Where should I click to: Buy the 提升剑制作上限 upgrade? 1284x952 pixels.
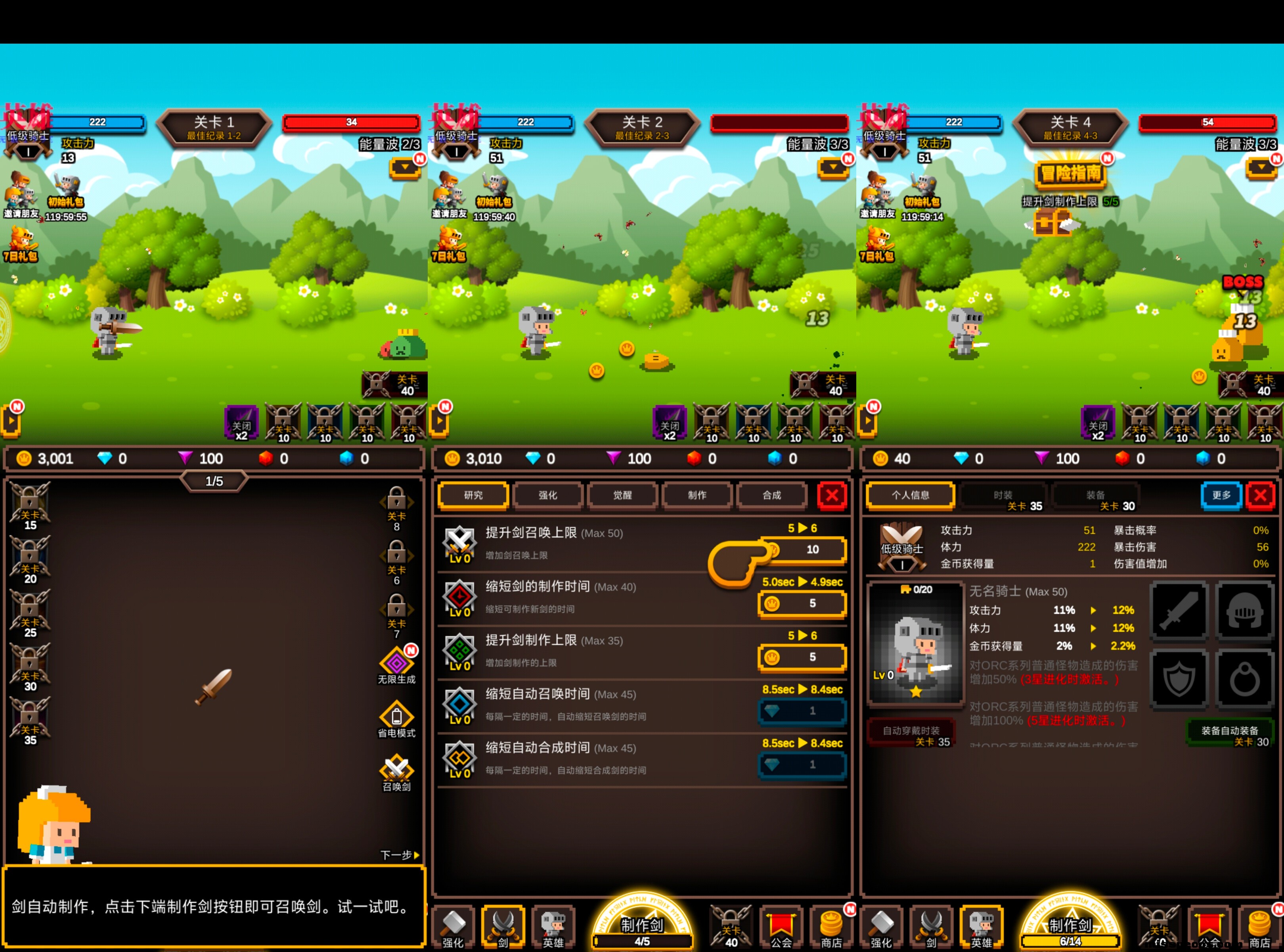click(x=802, y=657)
